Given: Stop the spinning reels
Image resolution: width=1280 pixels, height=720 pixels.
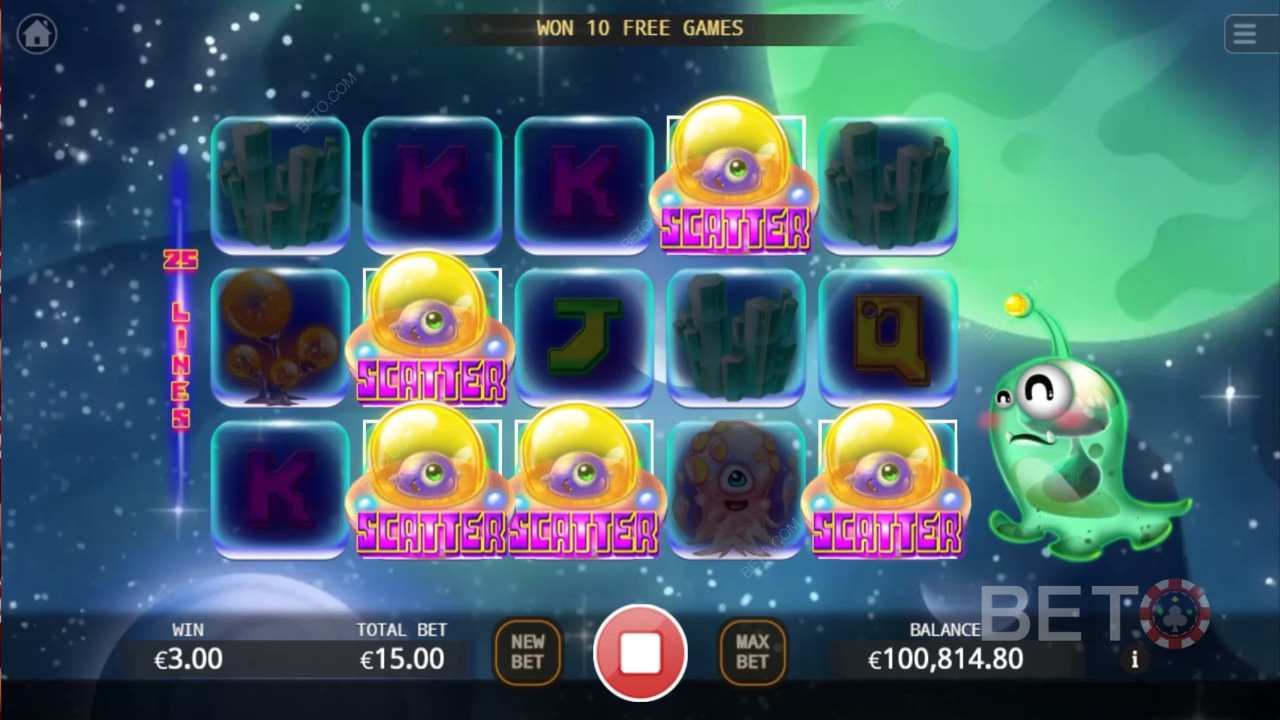Looking at the screenshot, I should [x=640, y=653].
